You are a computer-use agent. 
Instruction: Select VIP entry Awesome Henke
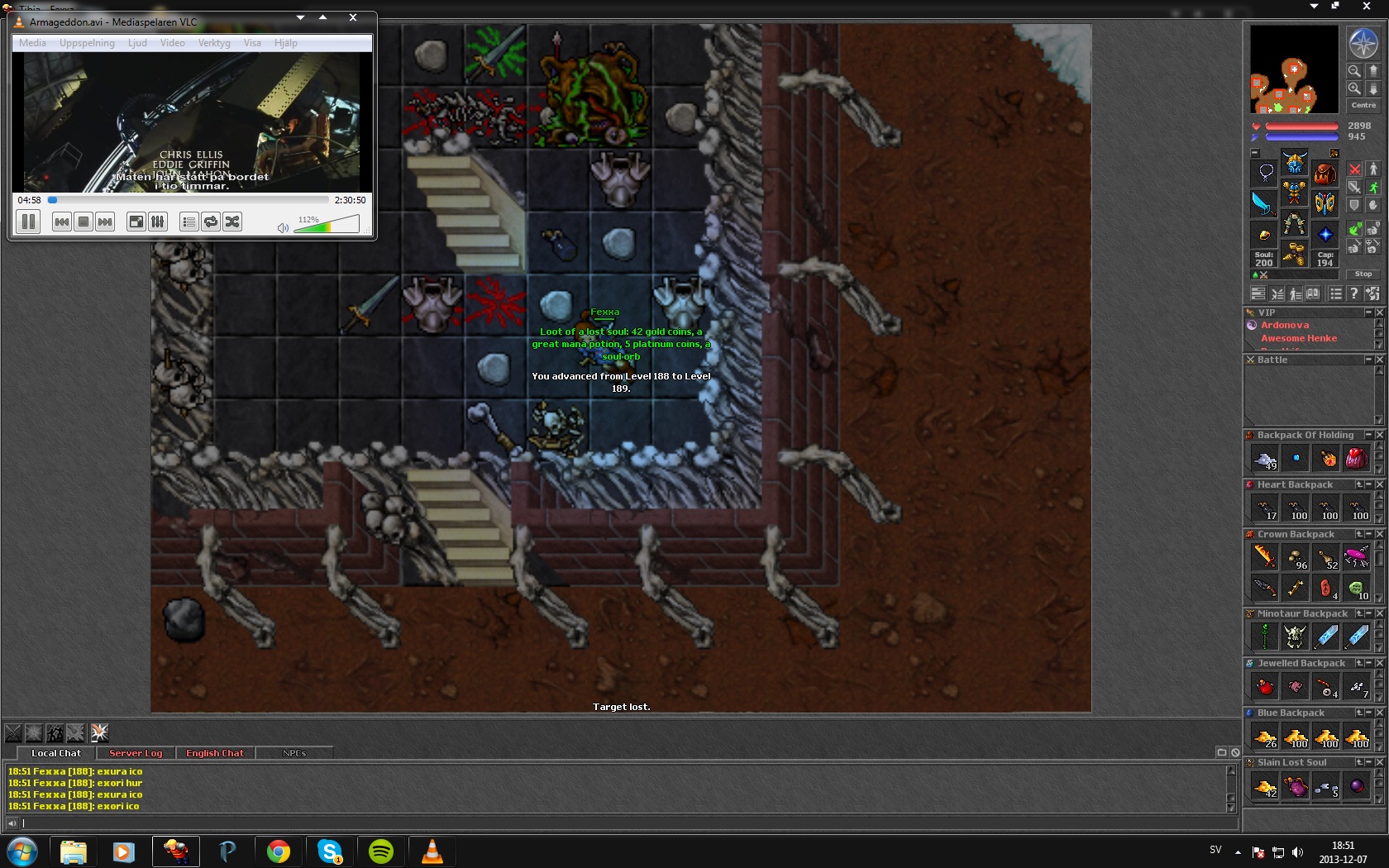1299,338
